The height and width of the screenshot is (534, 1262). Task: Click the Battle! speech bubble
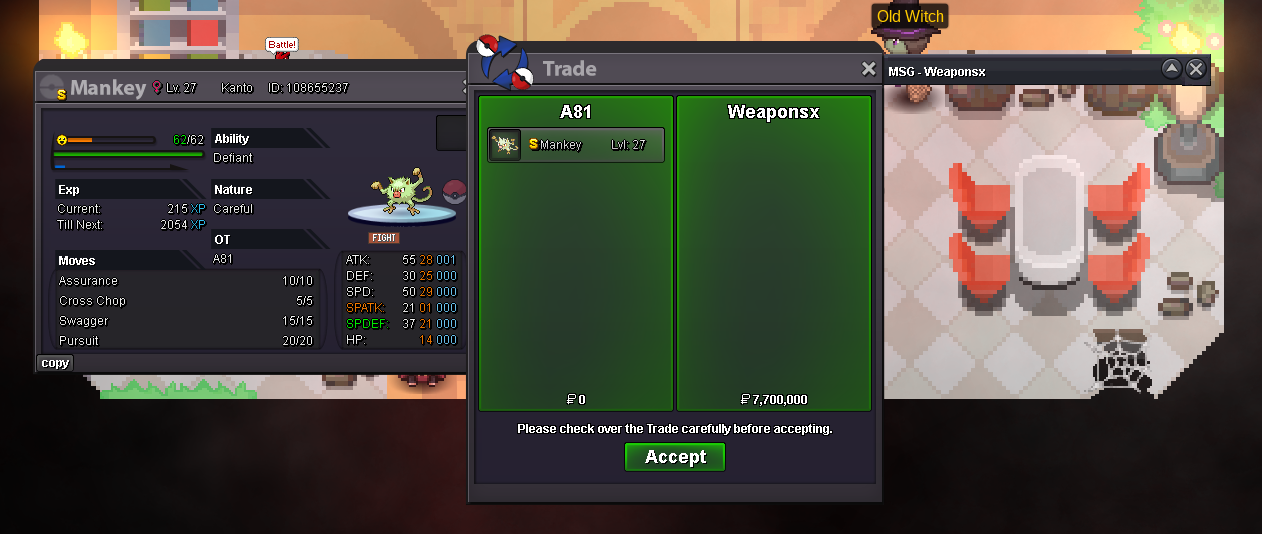point(281,45)
